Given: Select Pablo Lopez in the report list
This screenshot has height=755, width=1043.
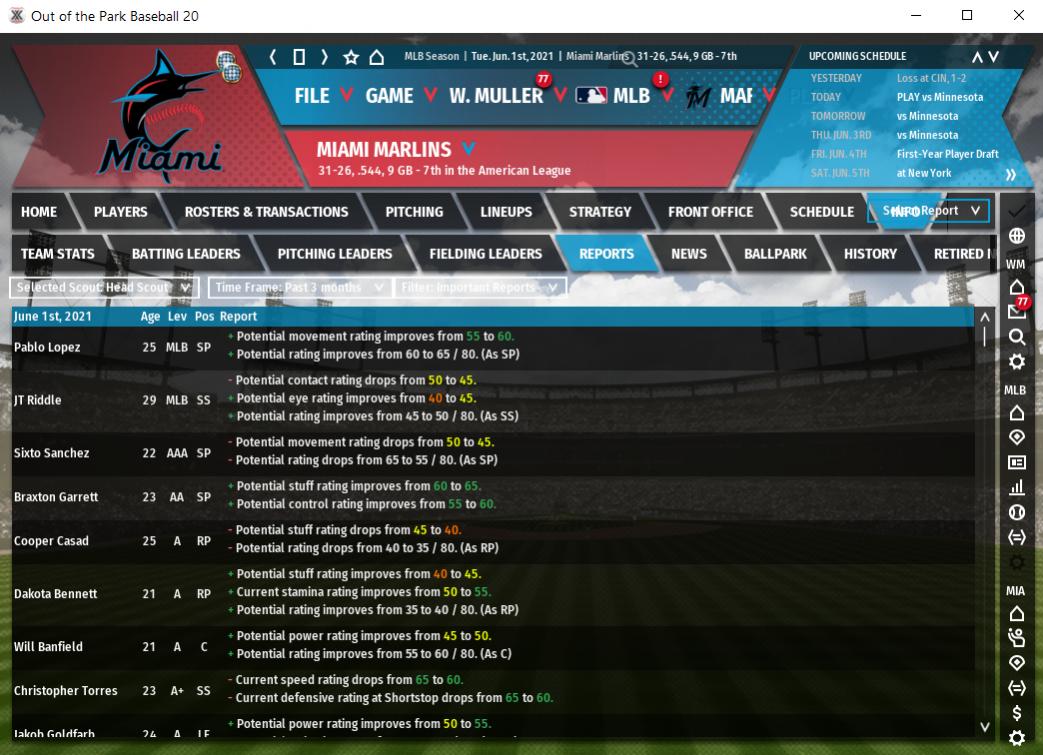Looking at the screenshot, I should [47, 347].
